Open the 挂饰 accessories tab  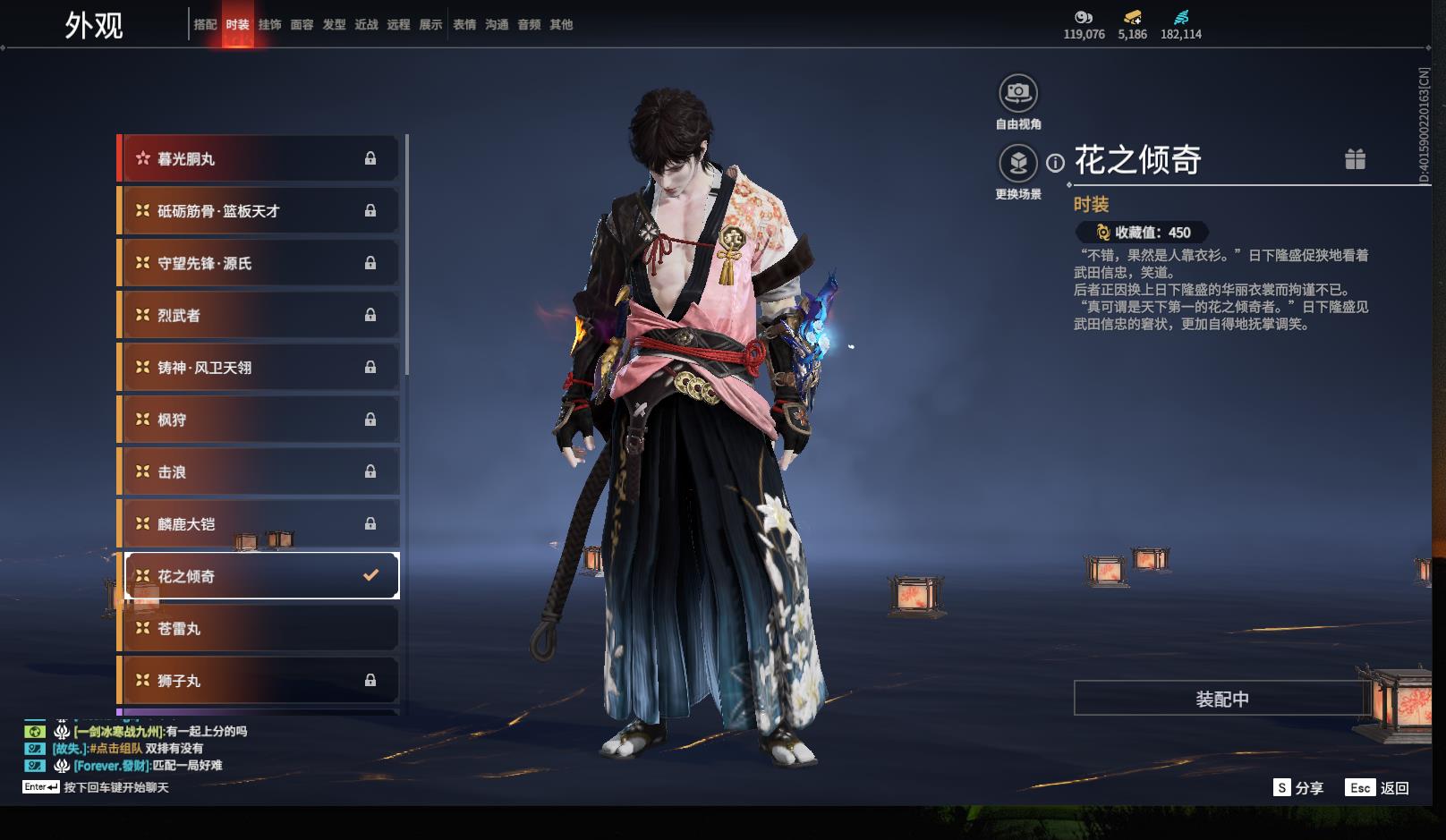(x=269, y=24)
